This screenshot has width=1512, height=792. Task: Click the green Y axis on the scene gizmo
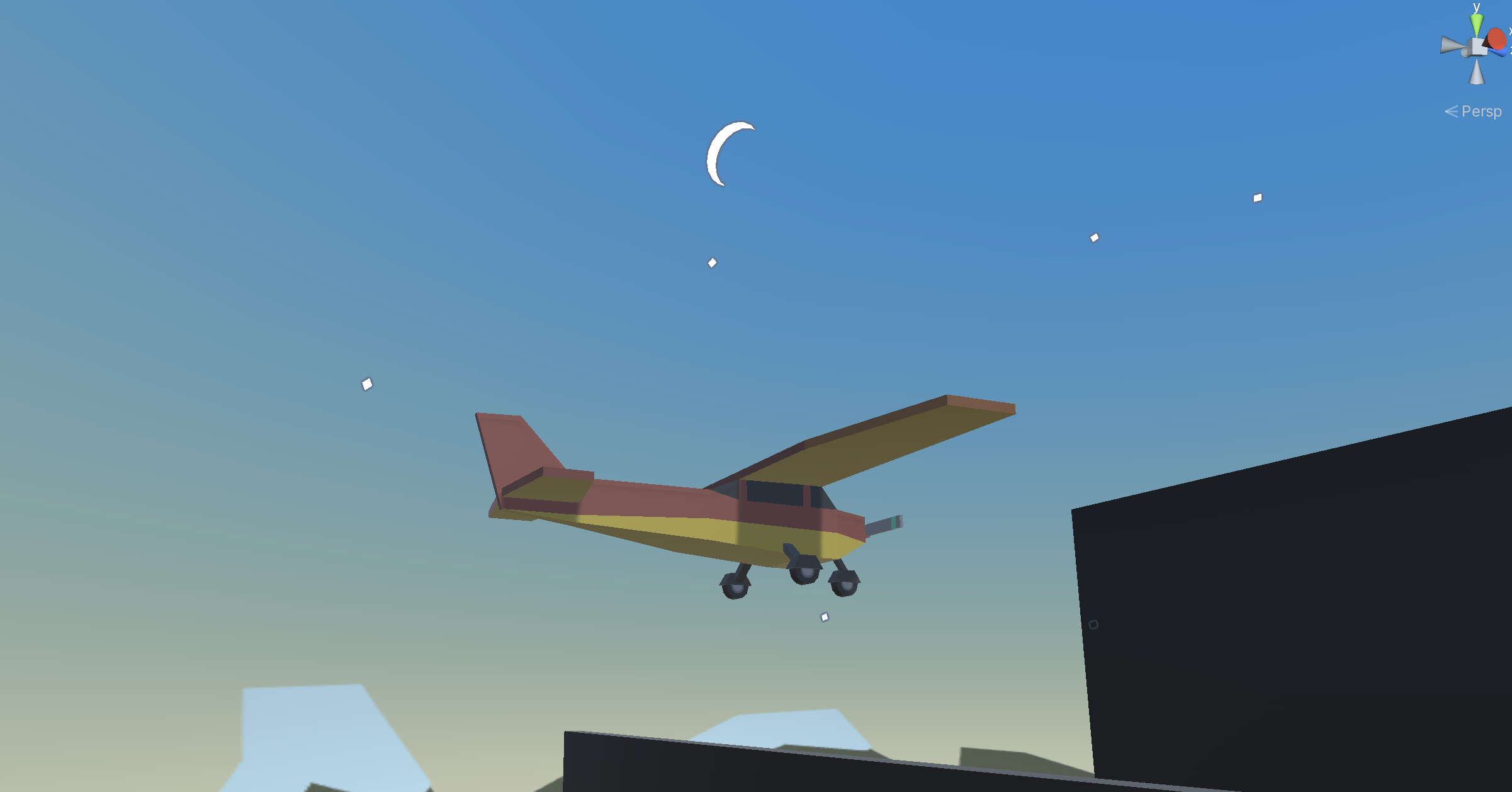pyautogui.click(x=1476, y=22)
